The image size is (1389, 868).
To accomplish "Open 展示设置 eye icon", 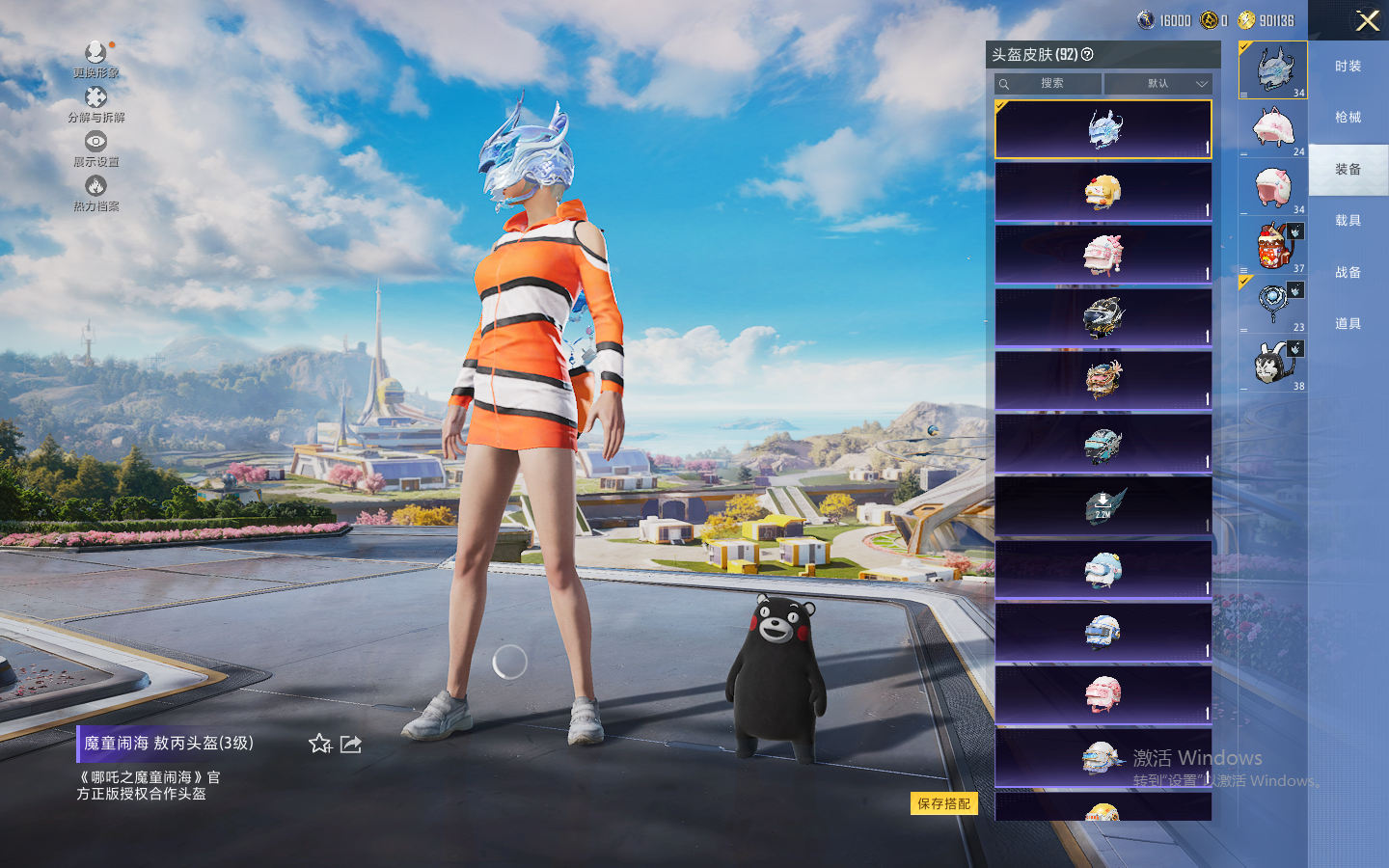I will pyautogui.click(x=95, y=147).
